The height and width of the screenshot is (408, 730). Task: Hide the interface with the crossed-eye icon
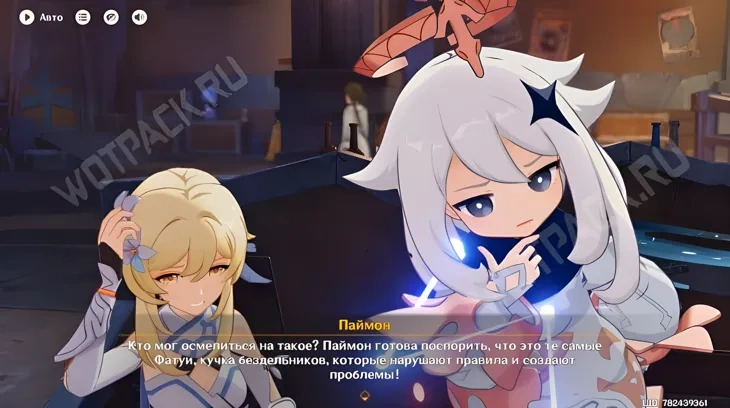111,17
